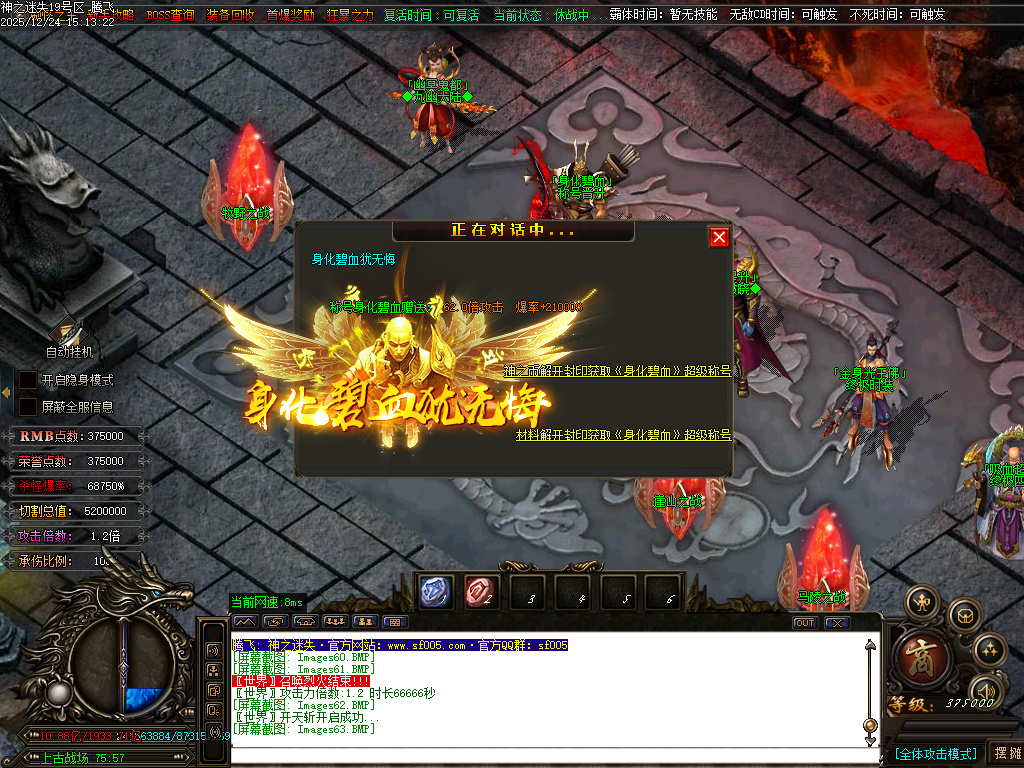The height and width of the screenshot is (768, 1024).
Task: Choose 材料解开封印 option for 身化碧血 title
Action: point(623,435)
